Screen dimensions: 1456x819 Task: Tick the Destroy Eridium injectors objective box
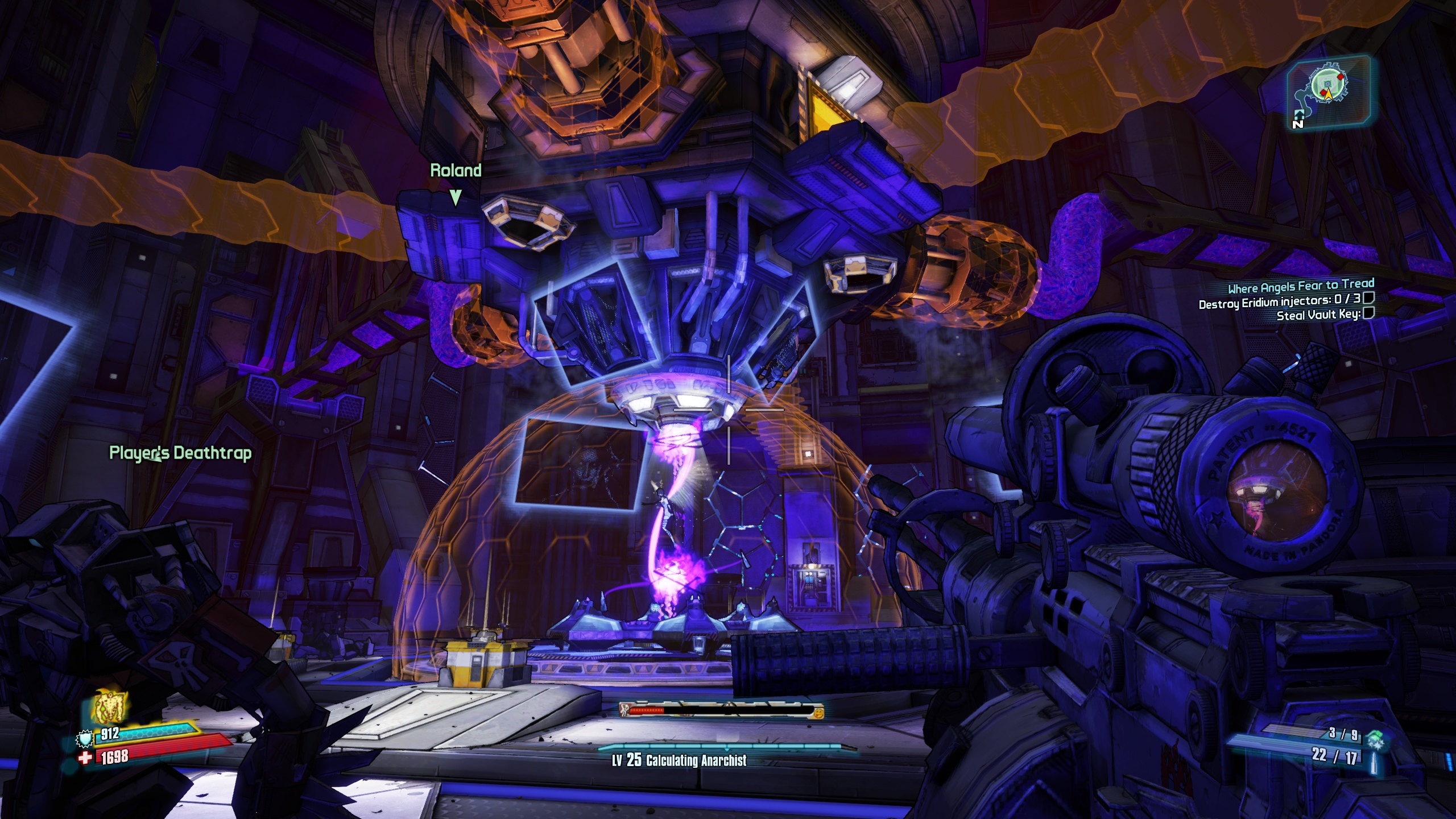click(x=1368, y=297)
